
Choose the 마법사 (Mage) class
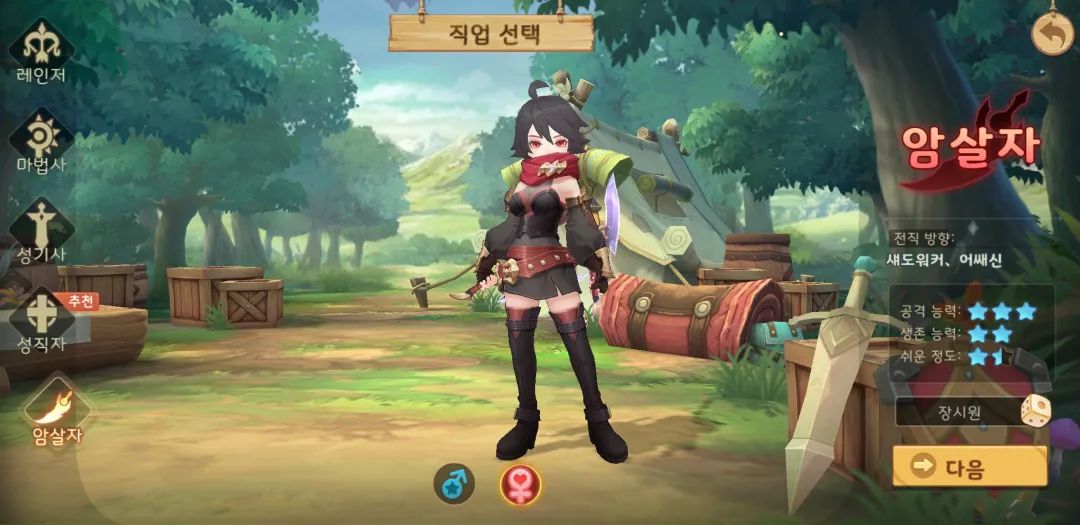41,139
